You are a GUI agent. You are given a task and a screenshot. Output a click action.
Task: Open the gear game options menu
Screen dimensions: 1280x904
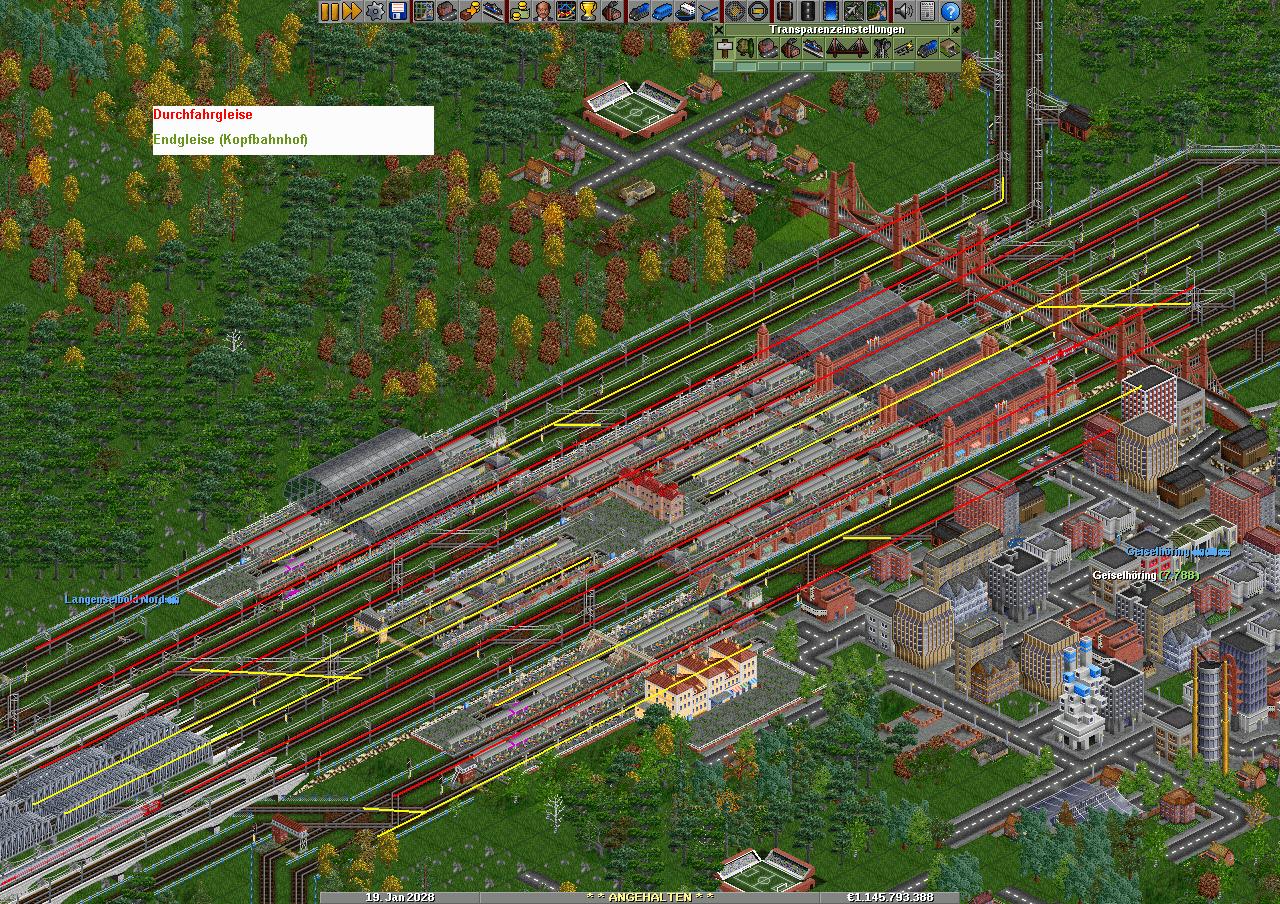click(x=374, y=11)
